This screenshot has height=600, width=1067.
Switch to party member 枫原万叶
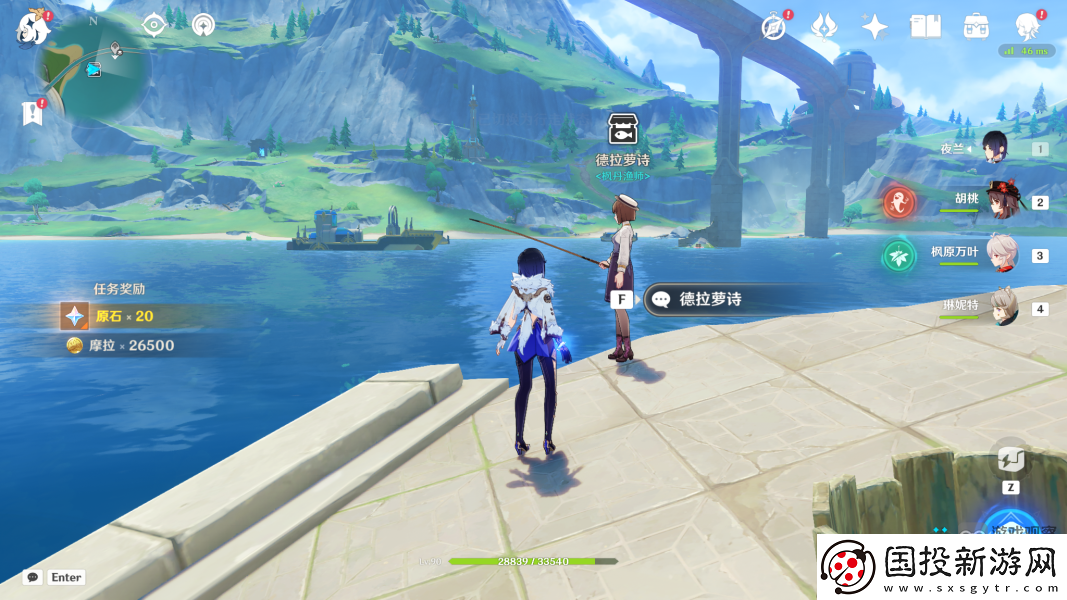[x=1003, y=254]
